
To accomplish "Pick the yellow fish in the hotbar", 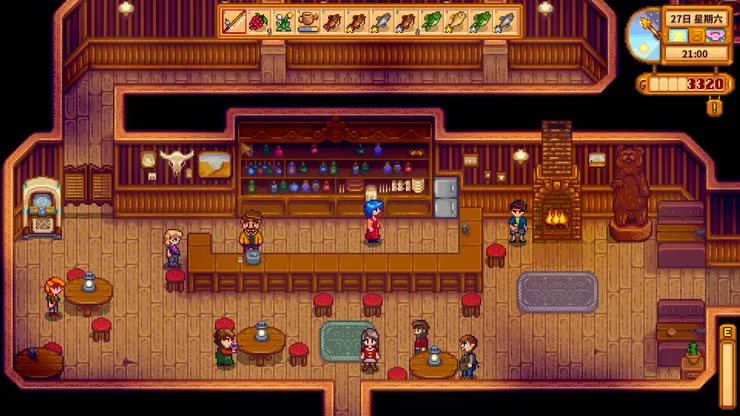I will click(x=455, y=21).
